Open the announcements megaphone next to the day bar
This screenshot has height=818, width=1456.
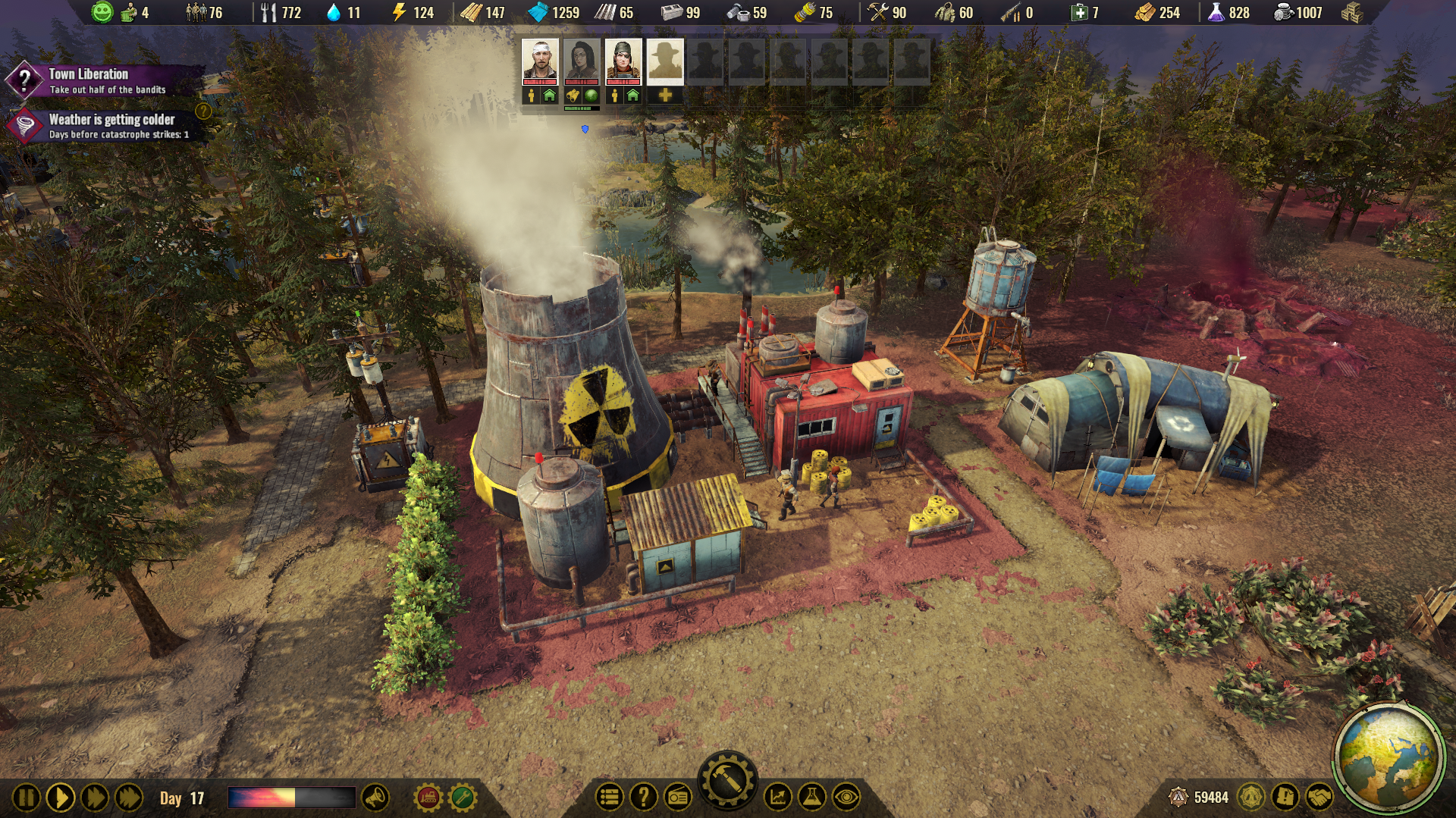click(x=373, y=797)
